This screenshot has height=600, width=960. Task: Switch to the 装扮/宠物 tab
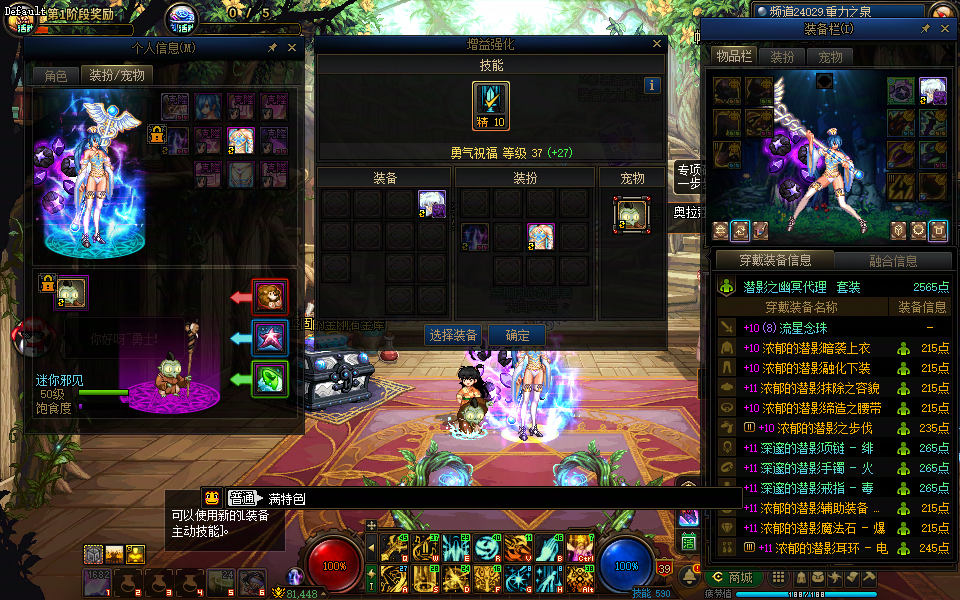tap(116, 76)
